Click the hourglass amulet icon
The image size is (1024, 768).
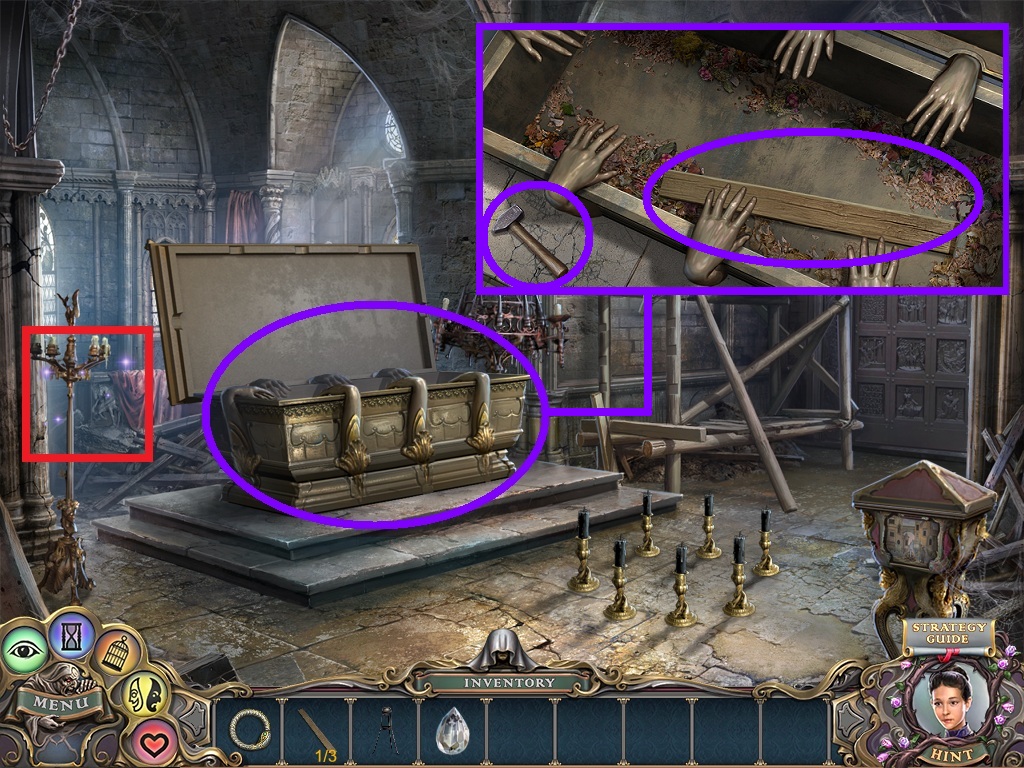click(x=71, y=632)
